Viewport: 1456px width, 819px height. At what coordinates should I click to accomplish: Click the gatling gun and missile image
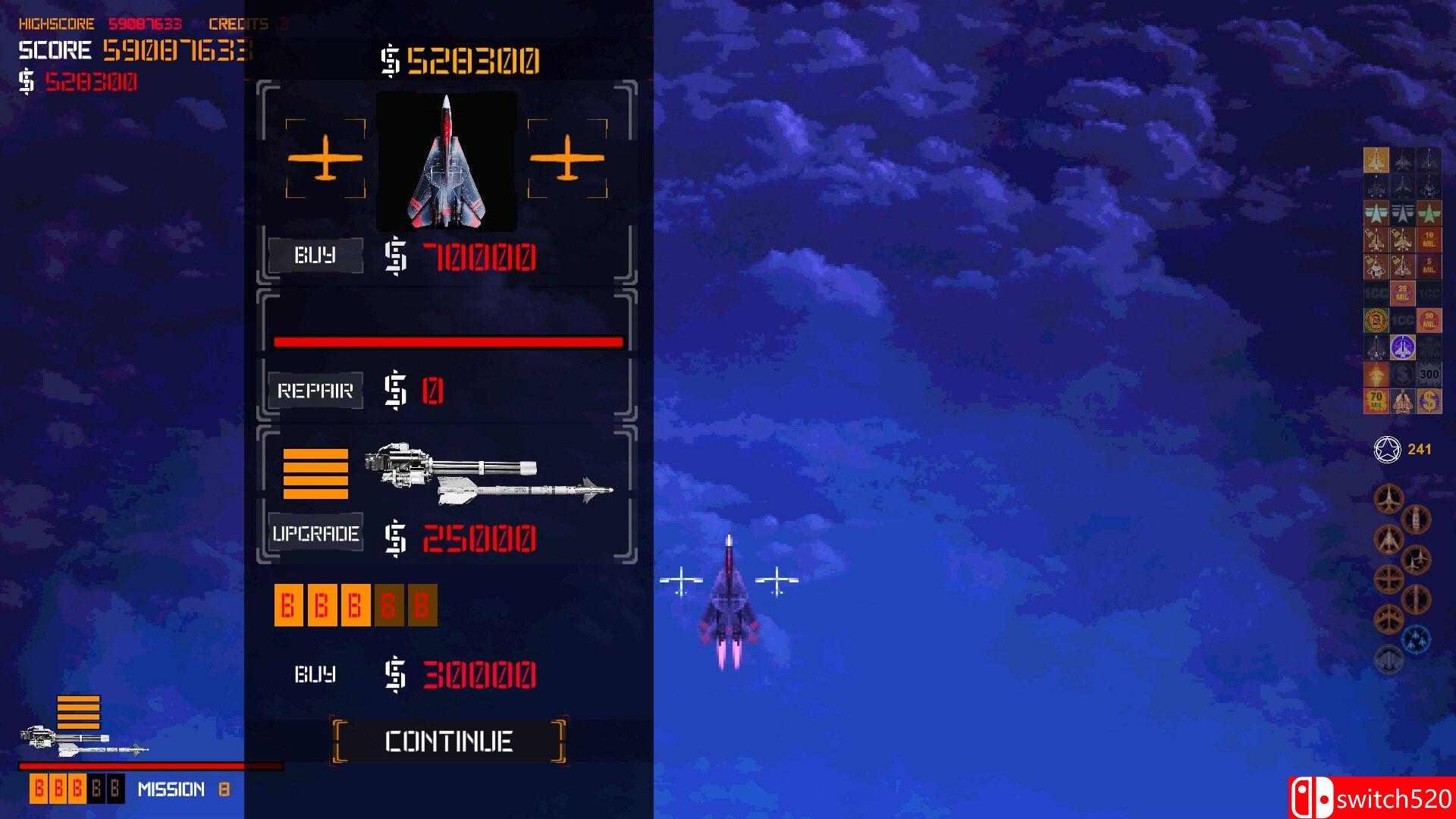point(488,474)
